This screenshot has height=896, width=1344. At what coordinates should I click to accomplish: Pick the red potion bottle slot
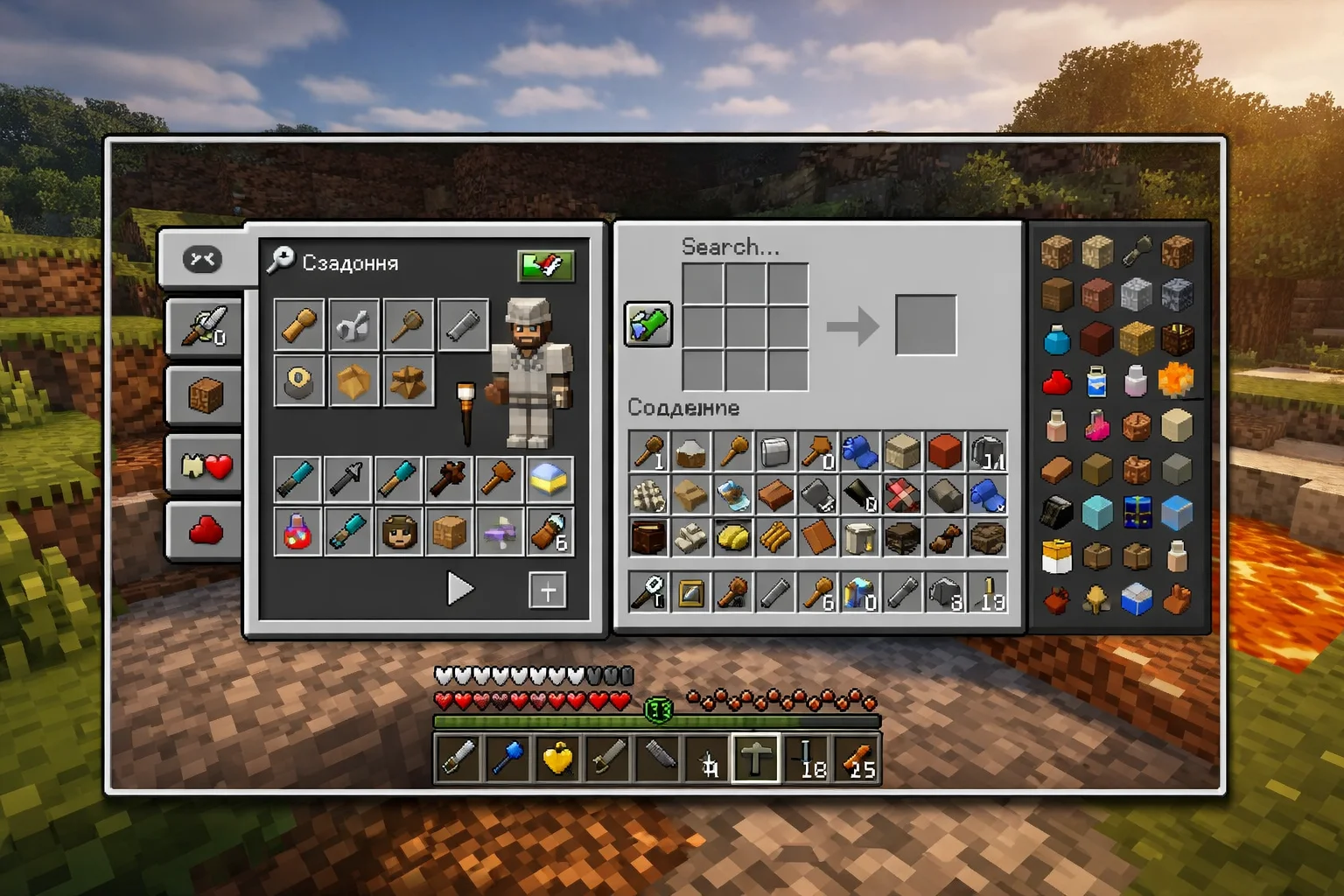tap(297, 531)
